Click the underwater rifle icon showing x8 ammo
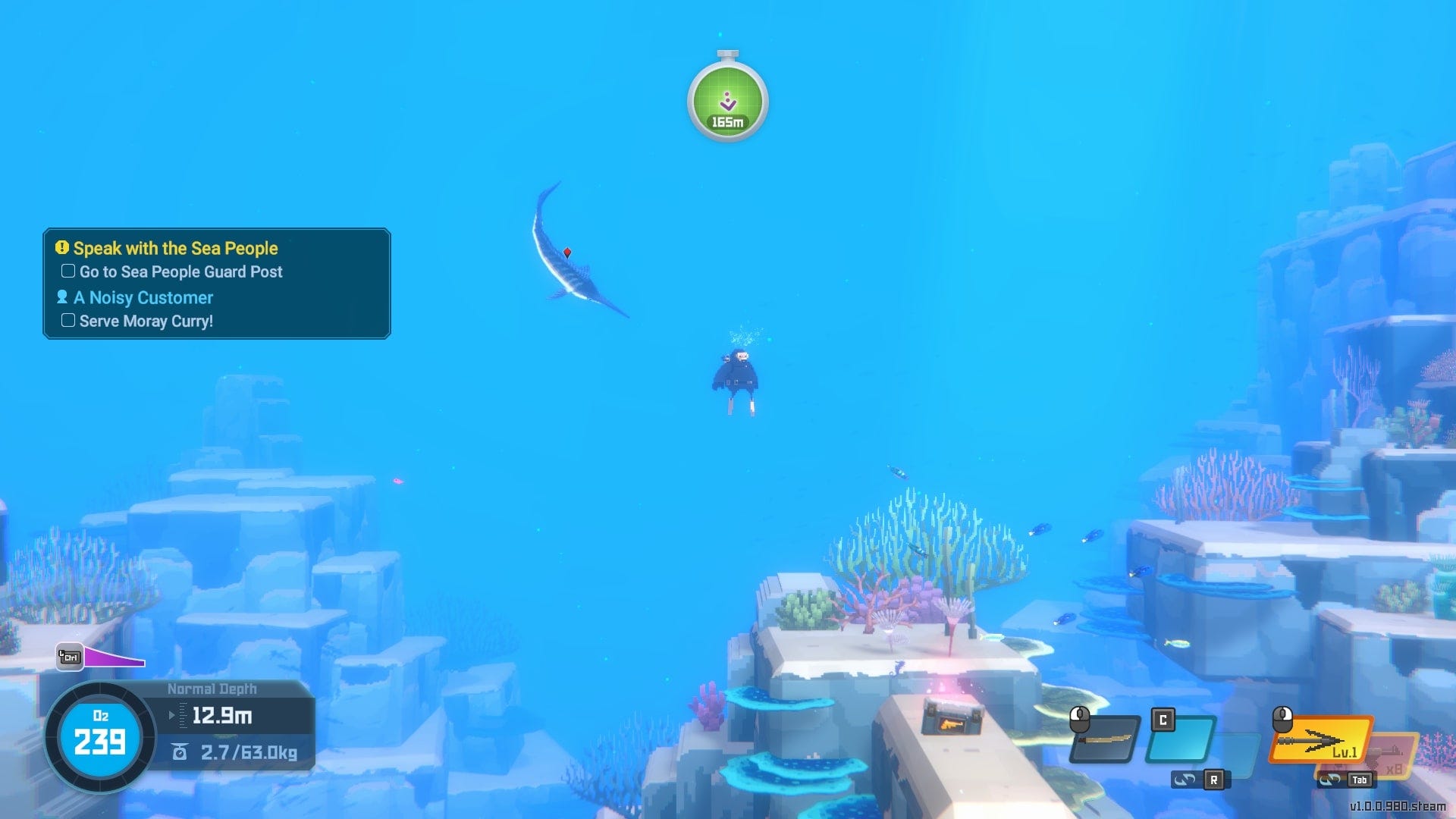This screenshot has width=1456, height=819. [x=1390, y=752]
